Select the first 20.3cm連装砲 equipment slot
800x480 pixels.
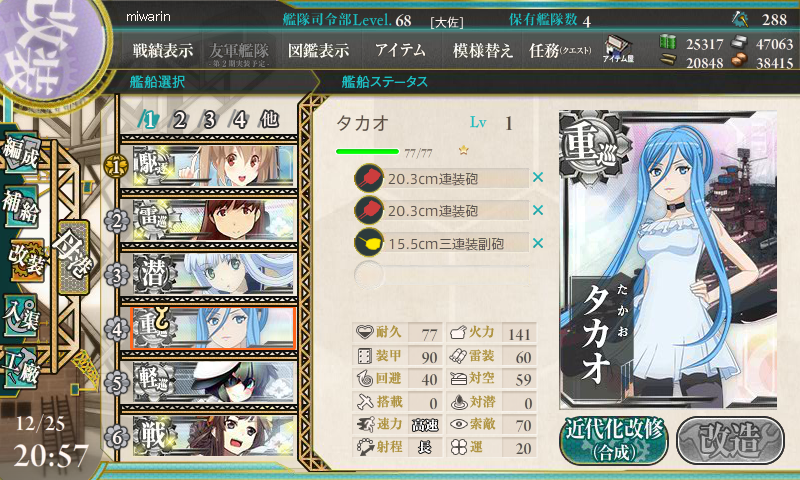(x=440, y=177)
